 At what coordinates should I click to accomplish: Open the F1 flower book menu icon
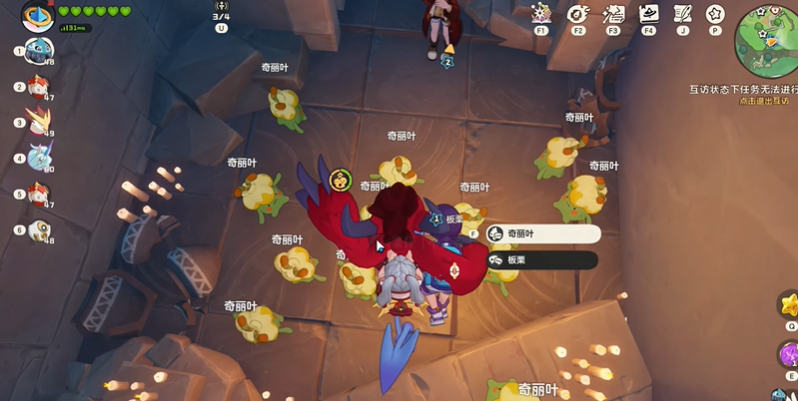click(542, 14)
